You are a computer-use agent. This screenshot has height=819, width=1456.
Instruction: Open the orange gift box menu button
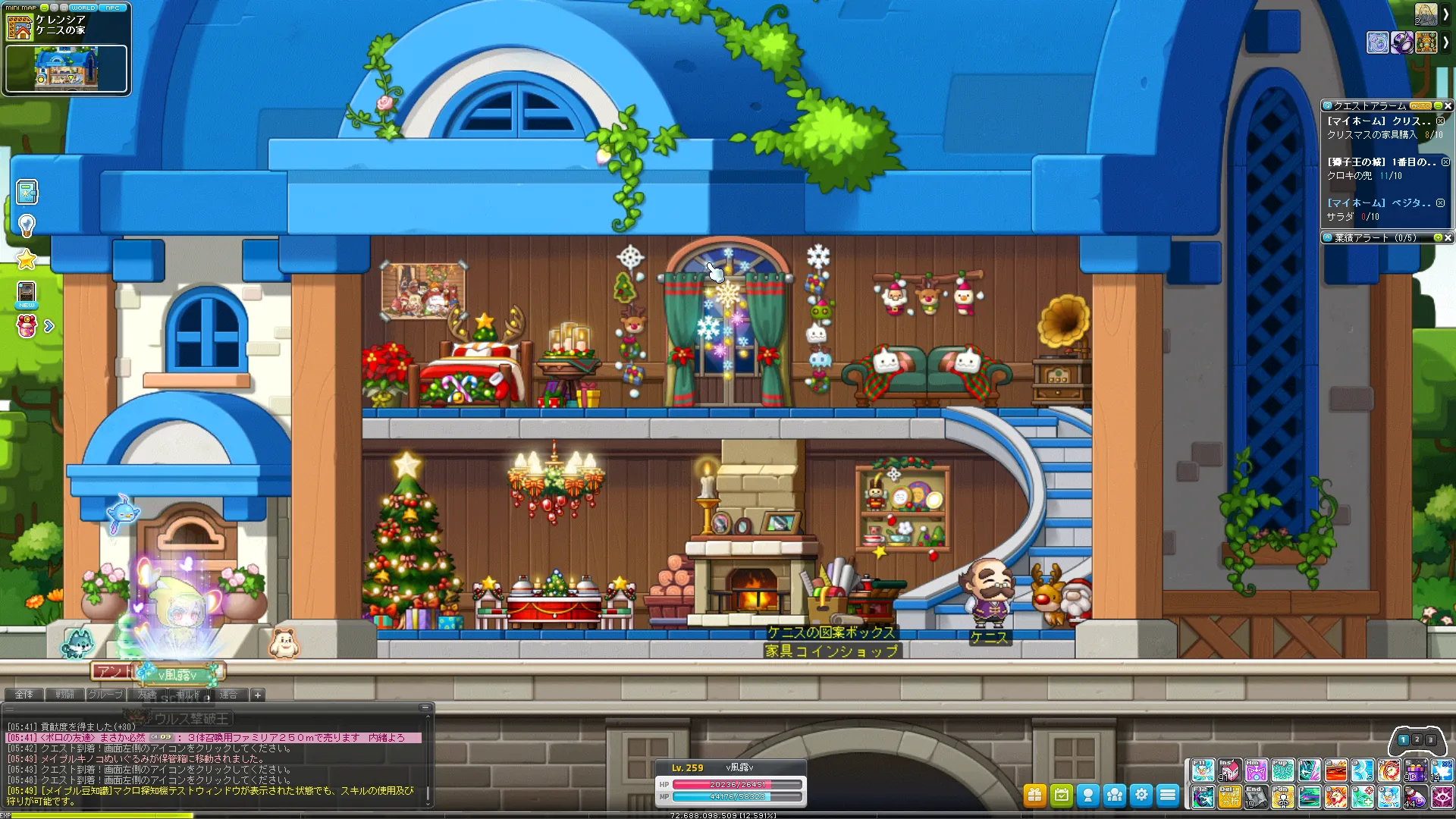click(1034, 795)
